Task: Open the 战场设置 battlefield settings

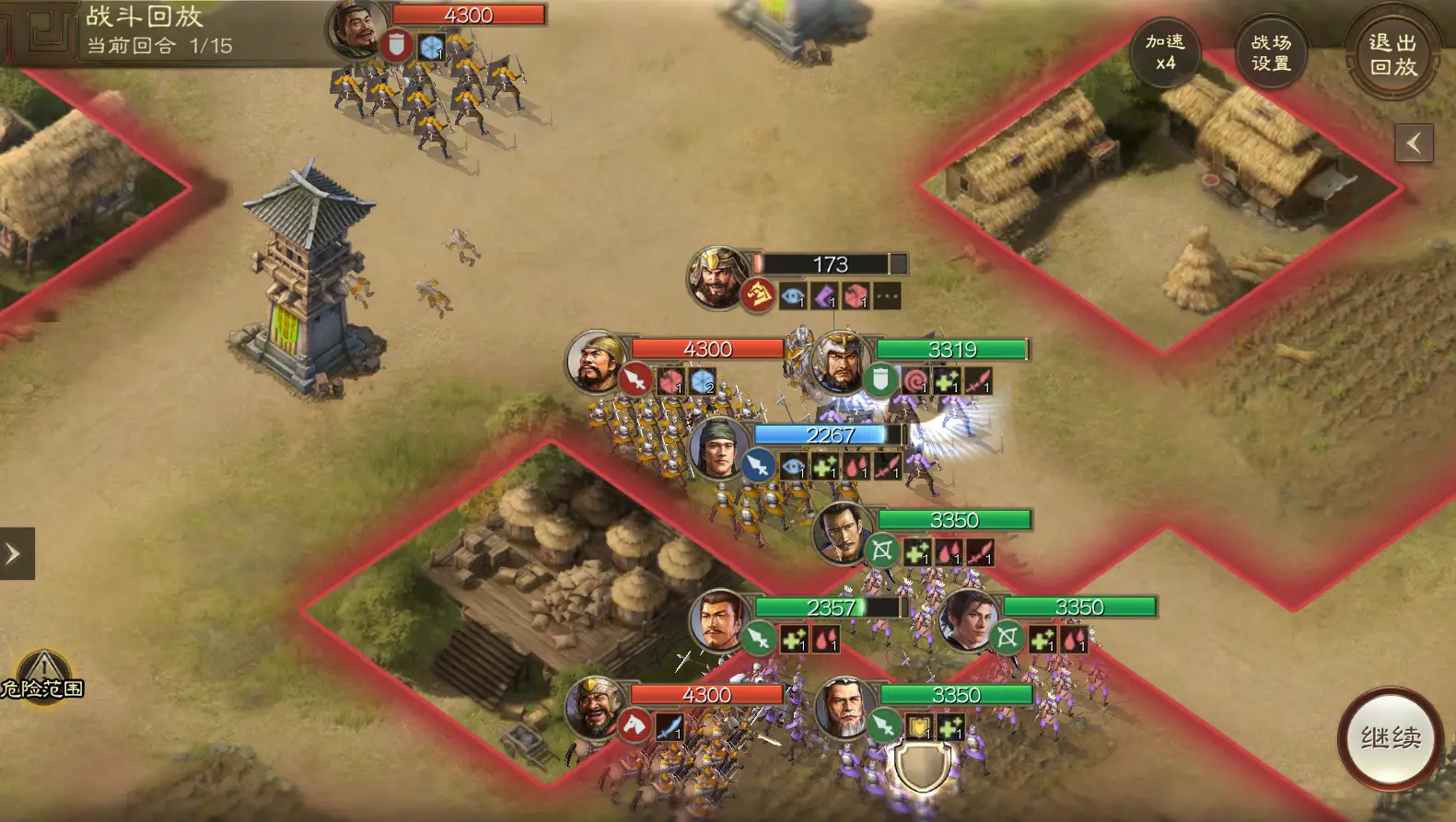Action: coord(1271,52)
